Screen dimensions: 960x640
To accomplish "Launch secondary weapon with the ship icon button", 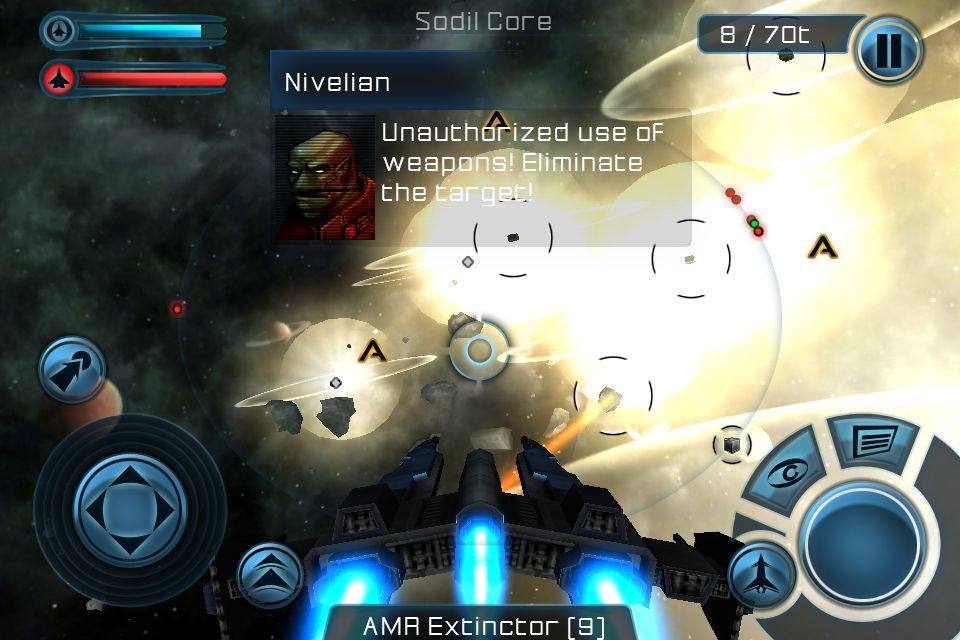I will (762, 576).
